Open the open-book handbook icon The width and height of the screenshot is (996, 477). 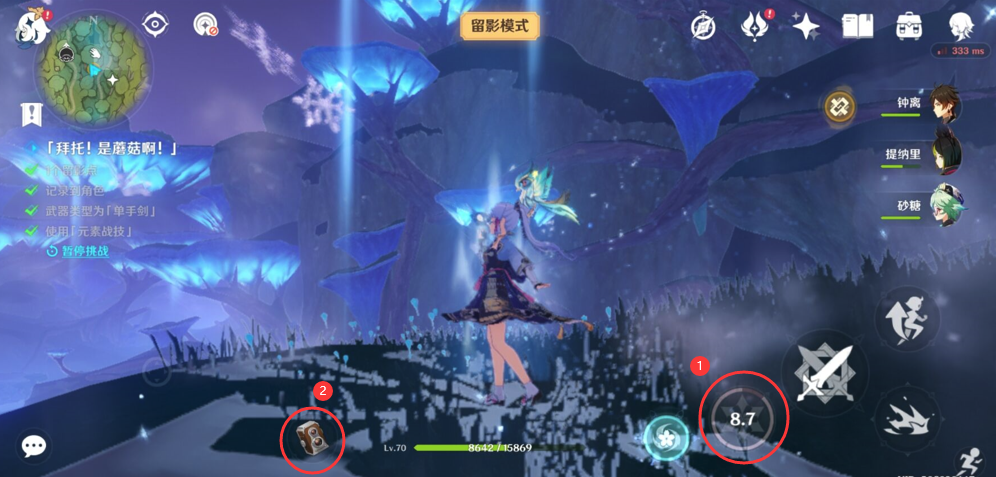click(x=857, y=26)
